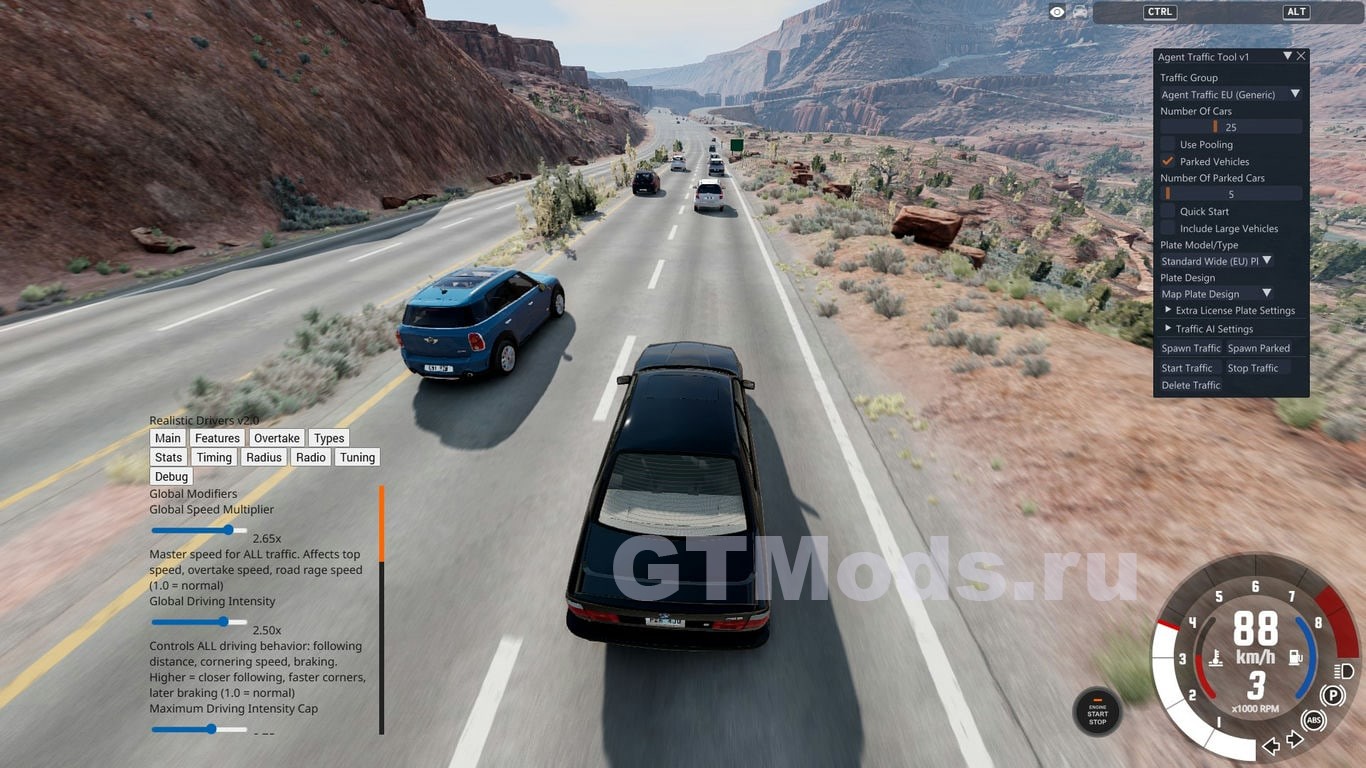Click the Global Speed Multiplier slider
The image size is (1366, 768).
200,530
